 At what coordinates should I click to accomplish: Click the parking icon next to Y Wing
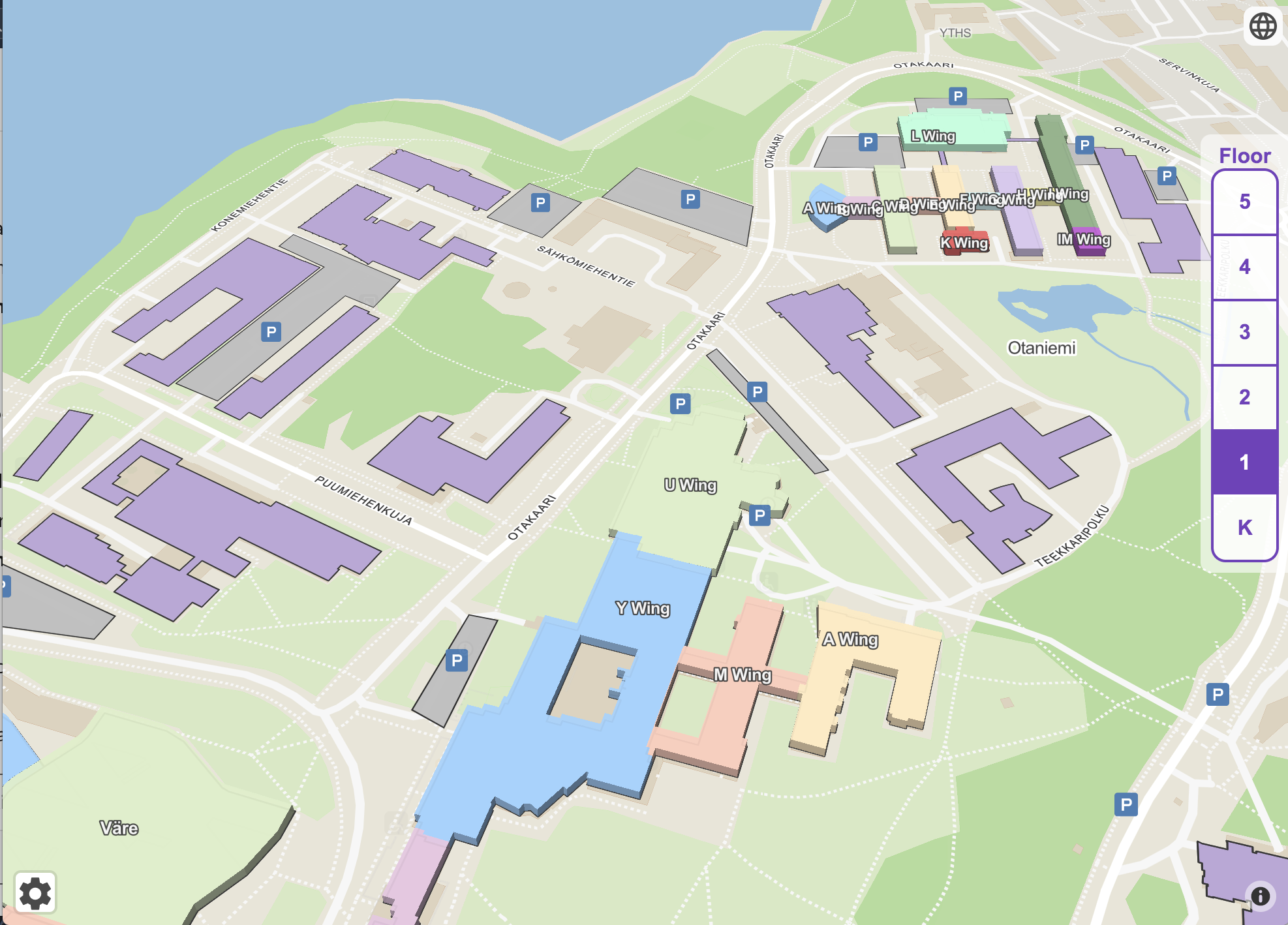click(x=458, y=661)
